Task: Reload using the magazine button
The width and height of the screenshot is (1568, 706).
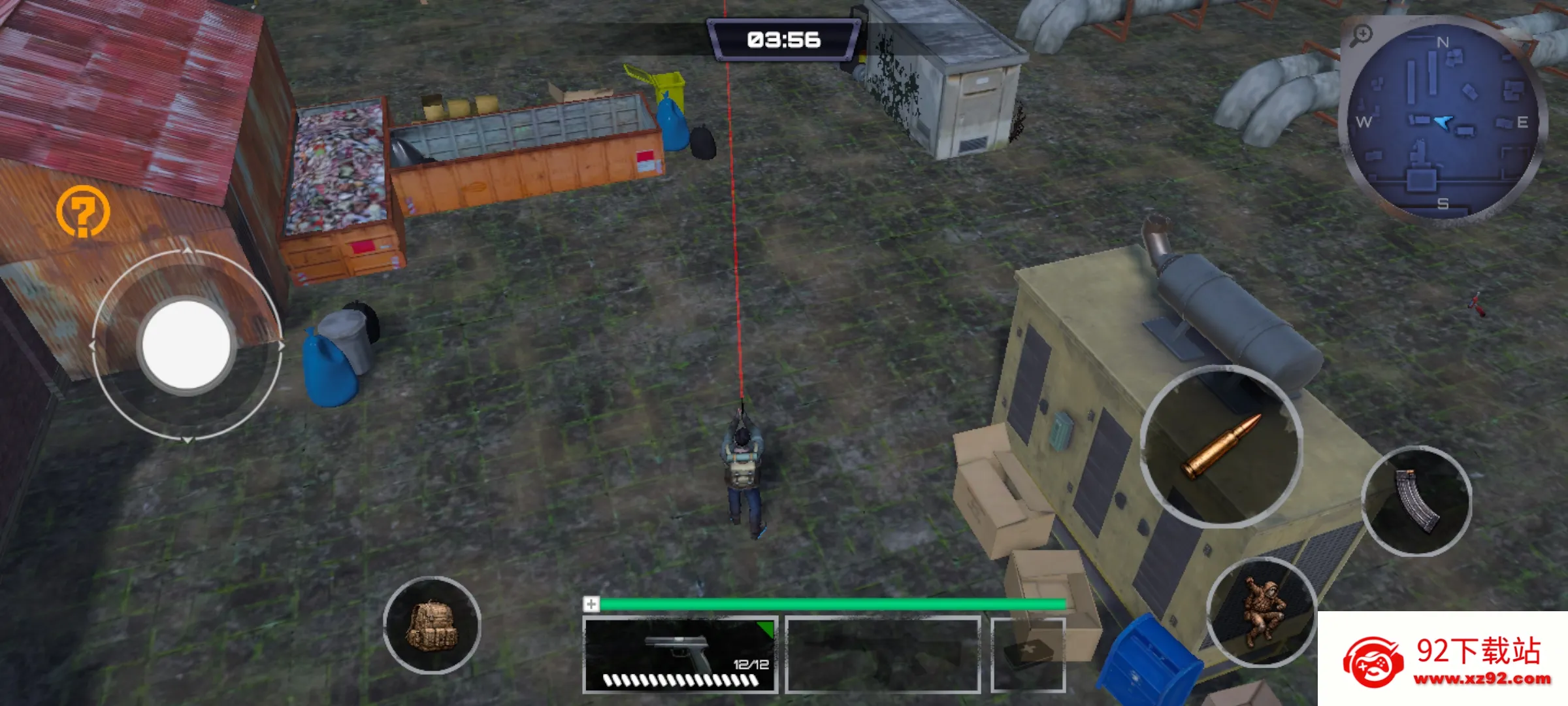Action: click(x=1416, y=501)
